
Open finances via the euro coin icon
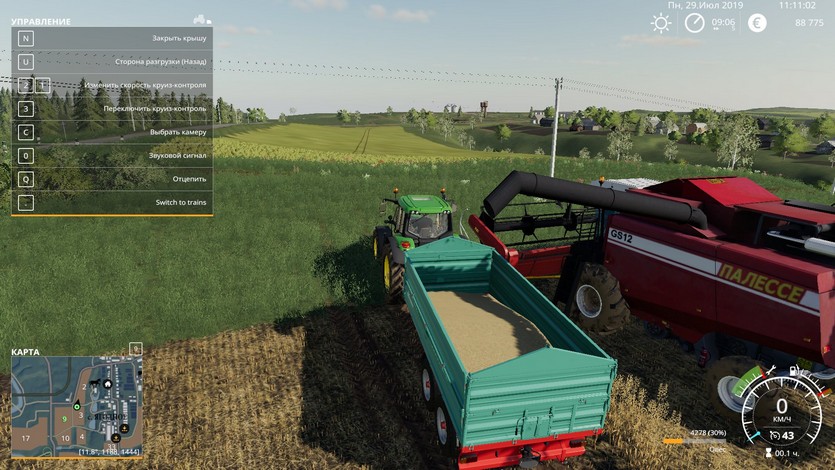pyautogui.click(x=757, y=23)
